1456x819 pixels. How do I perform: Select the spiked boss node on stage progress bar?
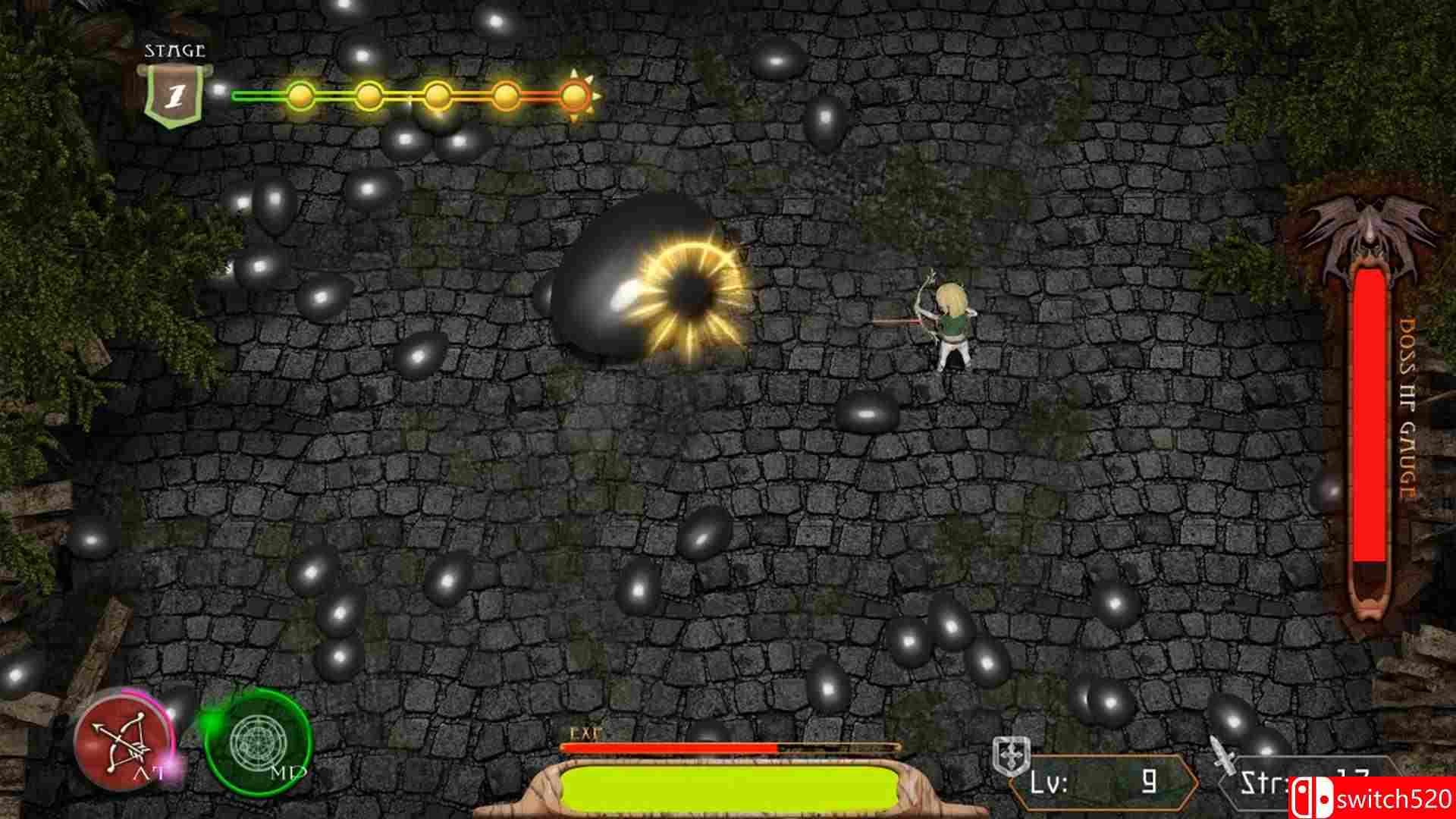pyautogui.click(x=574, y=95)
